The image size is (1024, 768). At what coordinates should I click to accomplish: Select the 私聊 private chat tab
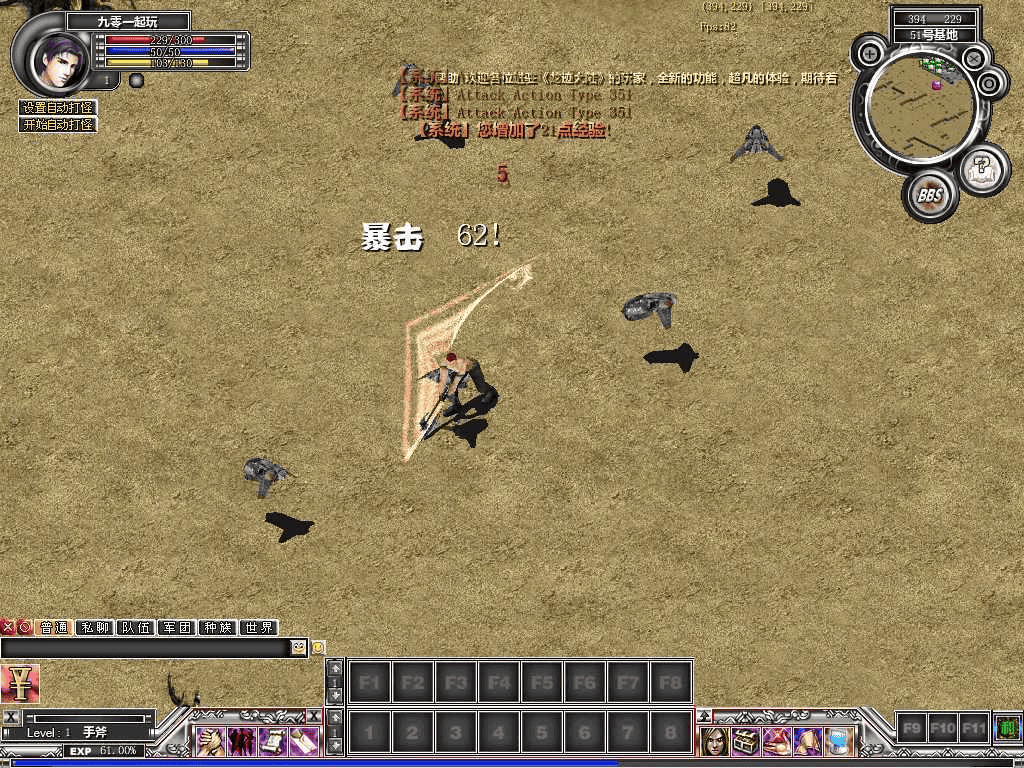point(95,628)
